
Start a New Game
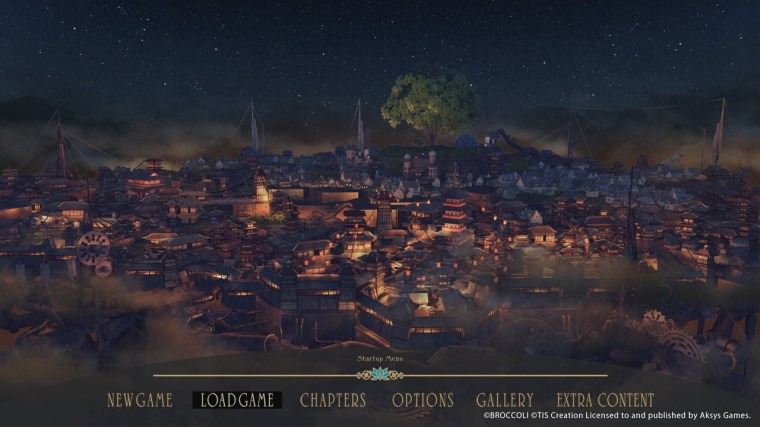140,400
